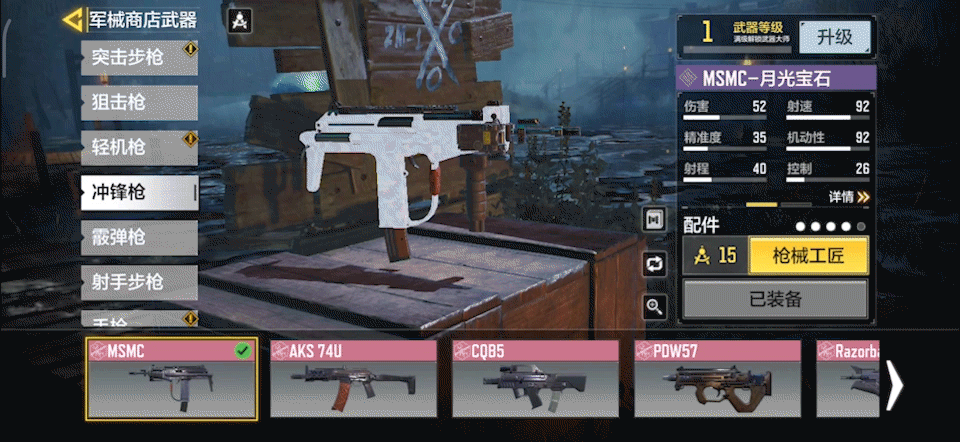The width and height of the screenshot is (960, 442).
Task: Go back using the yellow arrow
Action: [72, 19]
